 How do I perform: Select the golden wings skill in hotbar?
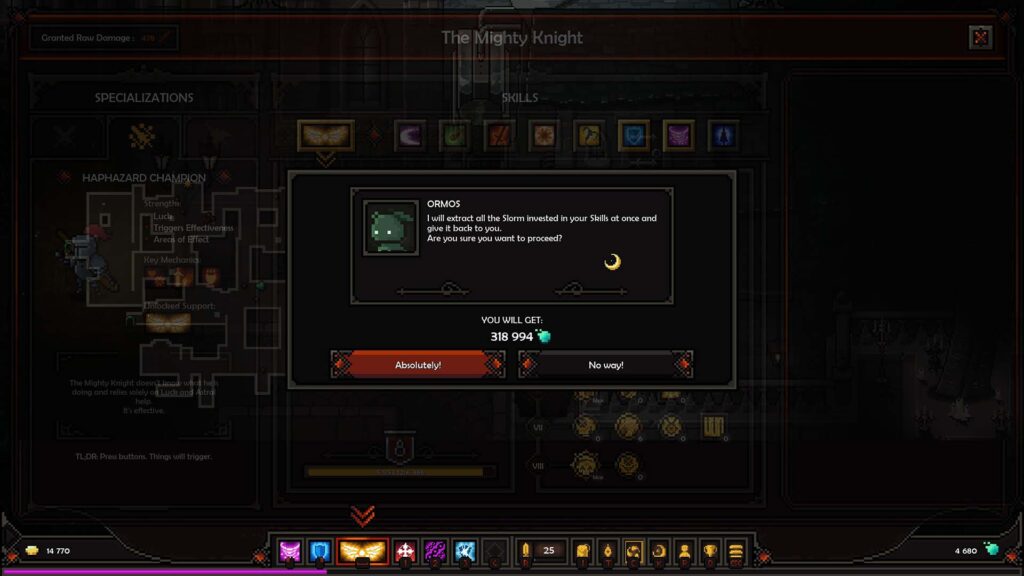coord(363,551)
